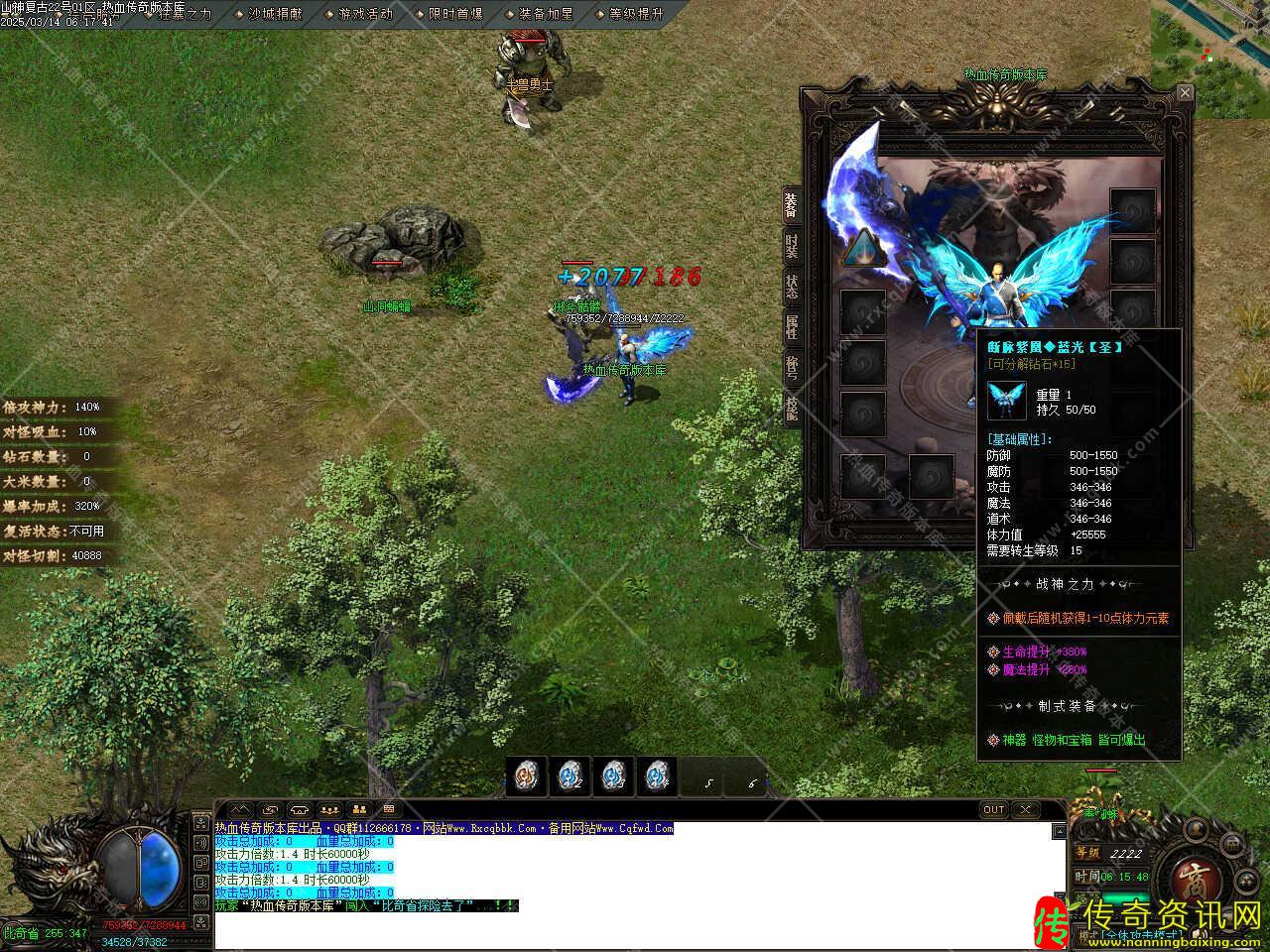Image resolution: width=1270 pixels, height=952 pixels.
Task: Close the chat bar with its X button
Action: (x=1025, y=809)
